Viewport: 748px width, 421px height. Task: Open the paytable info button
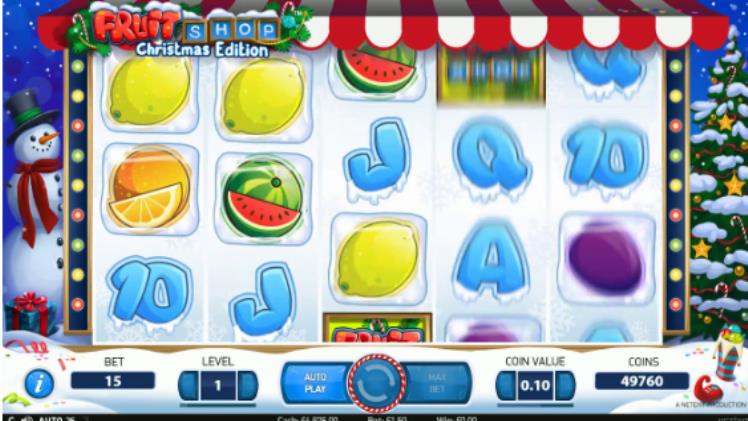[x=39, y=385]
